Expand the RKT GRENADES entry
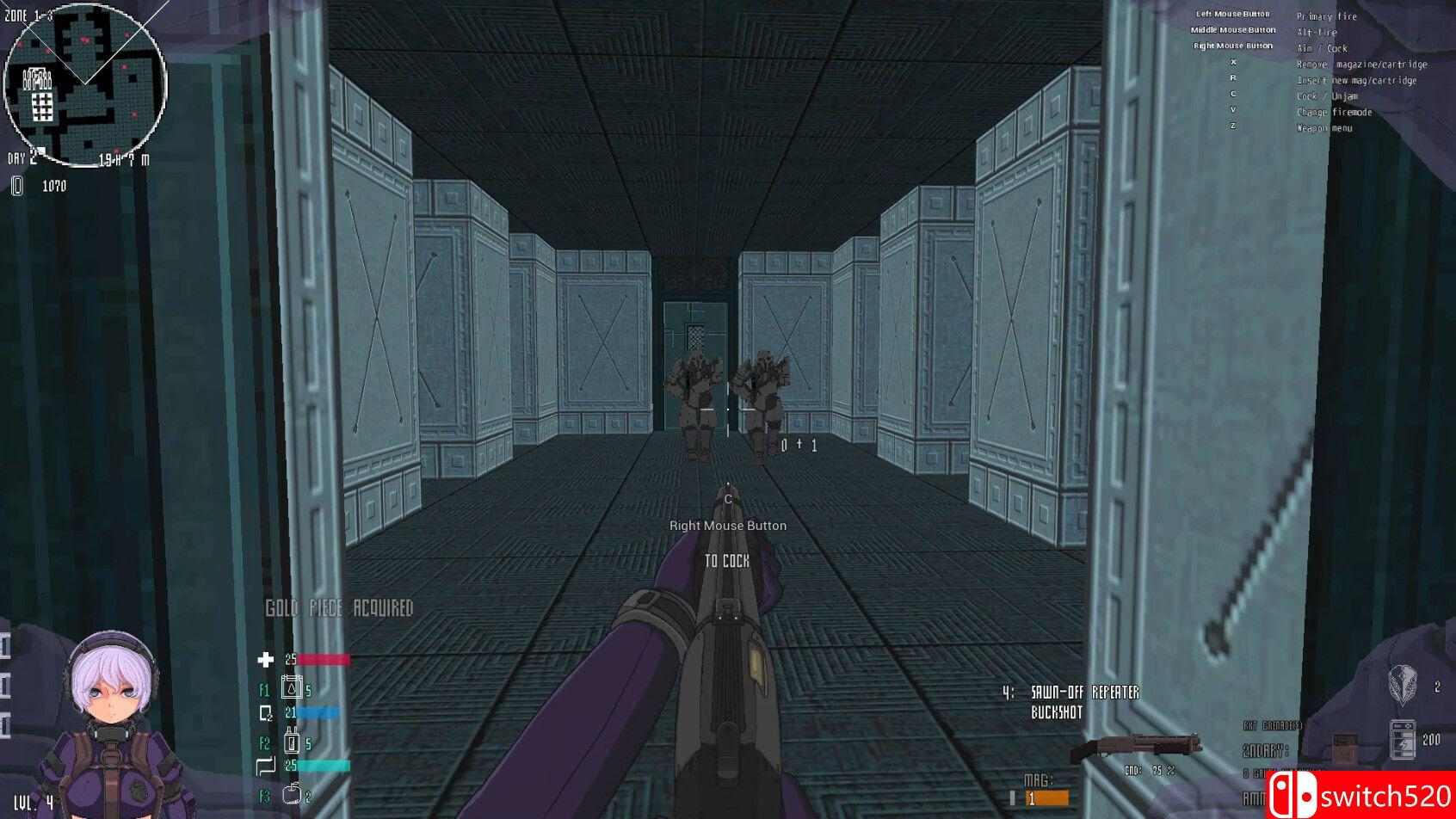This screenshot has height=819, width=1456. click(1272, 725)
